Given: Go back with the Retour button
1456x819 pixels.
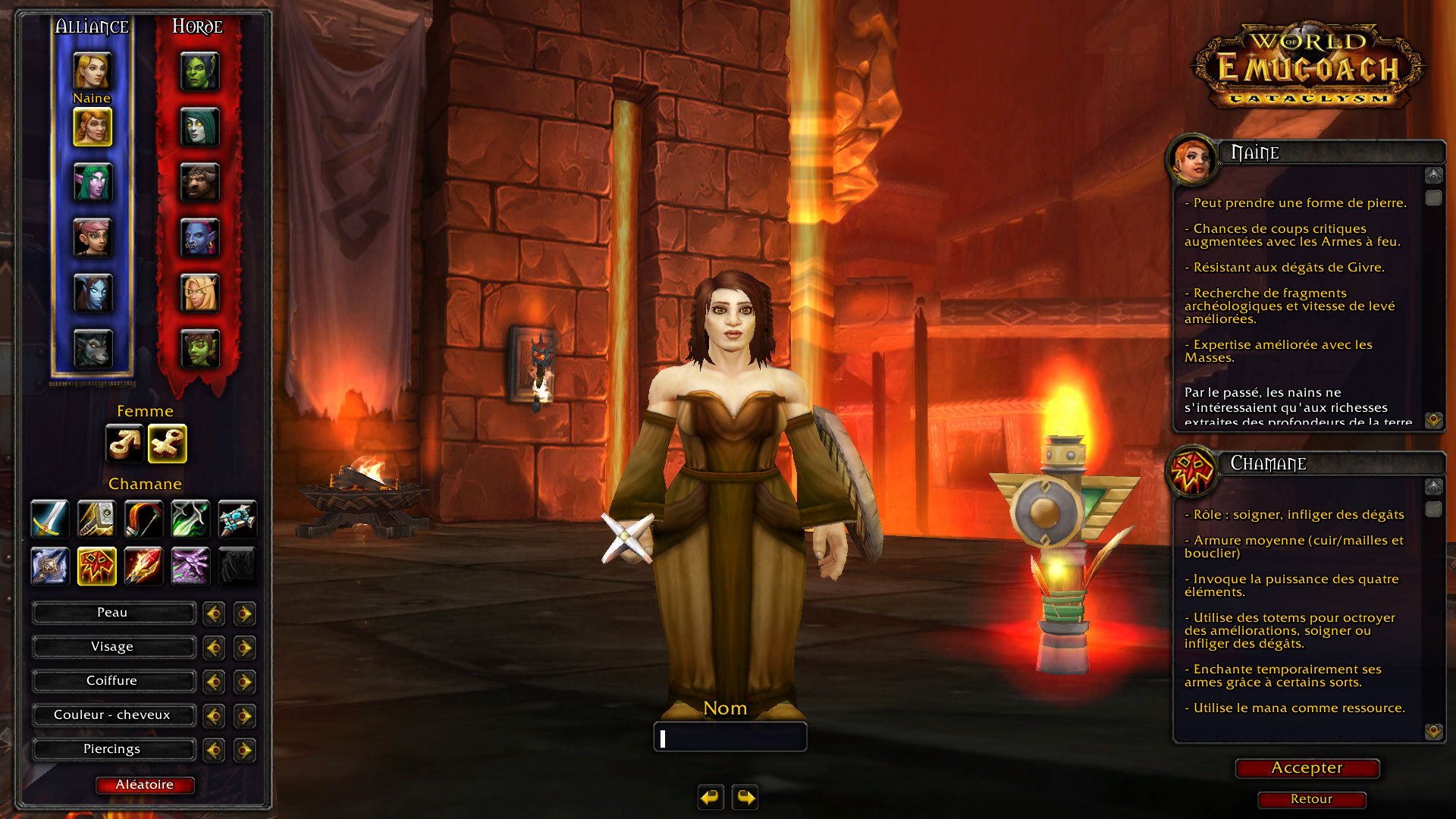Looking at the screenshot, I should (1311, 799).
